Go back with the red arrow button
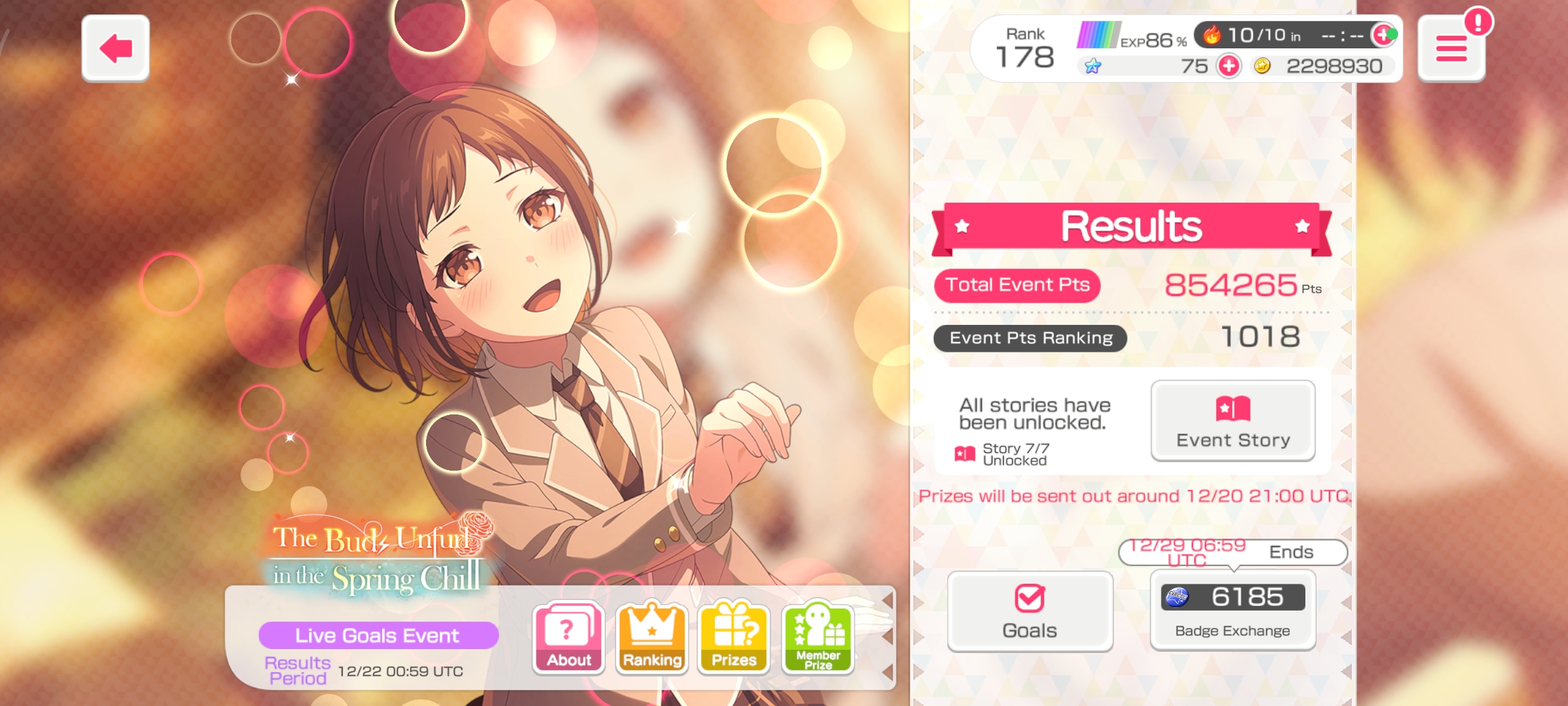This screenshot has width=1568, height=706. pyautogui.click(x=116, y=48)
